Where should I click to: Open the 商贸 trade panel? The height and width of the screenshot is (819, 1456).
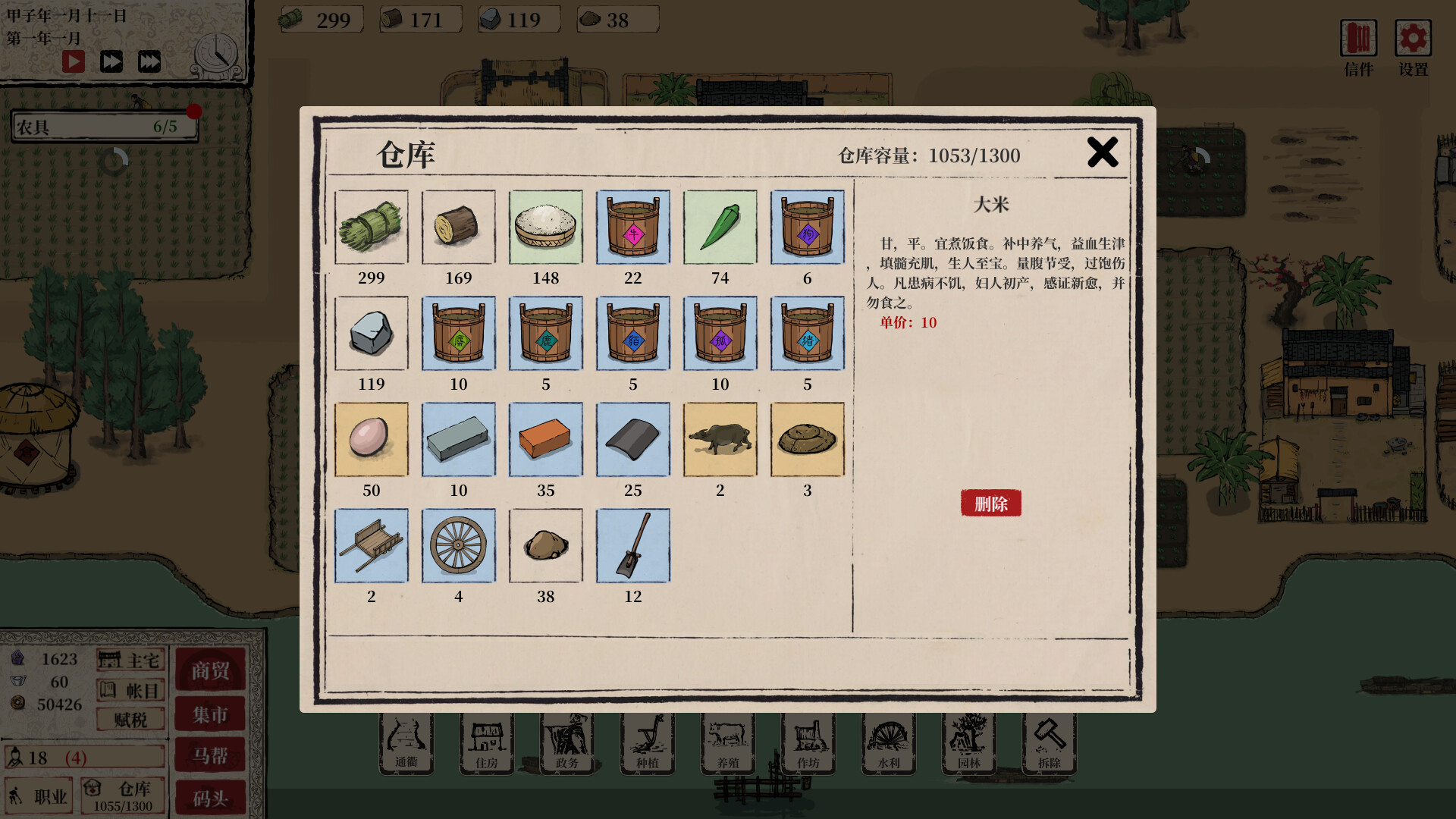210,670
